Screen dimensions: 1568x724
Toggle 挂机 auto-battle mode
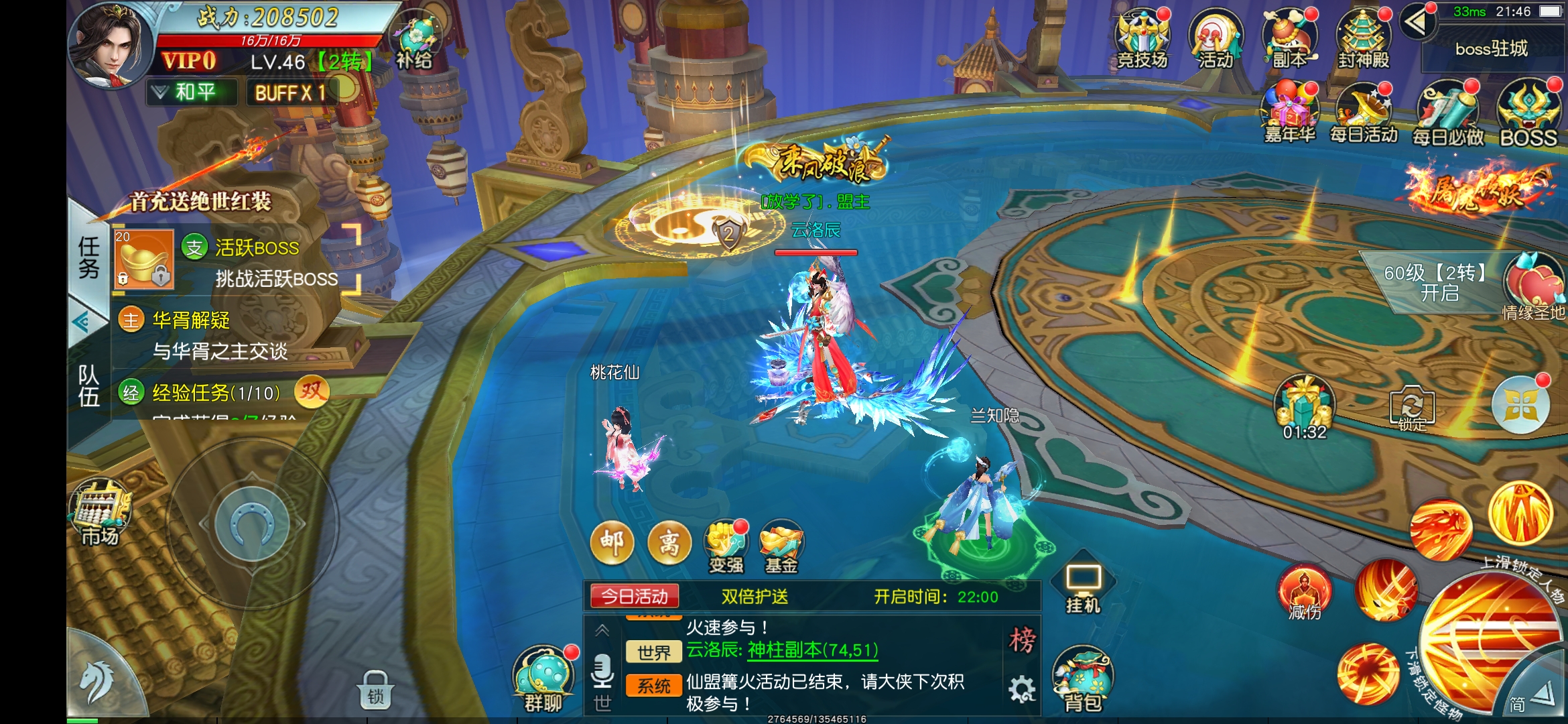pyautogui.click(x=1084, y=587)
